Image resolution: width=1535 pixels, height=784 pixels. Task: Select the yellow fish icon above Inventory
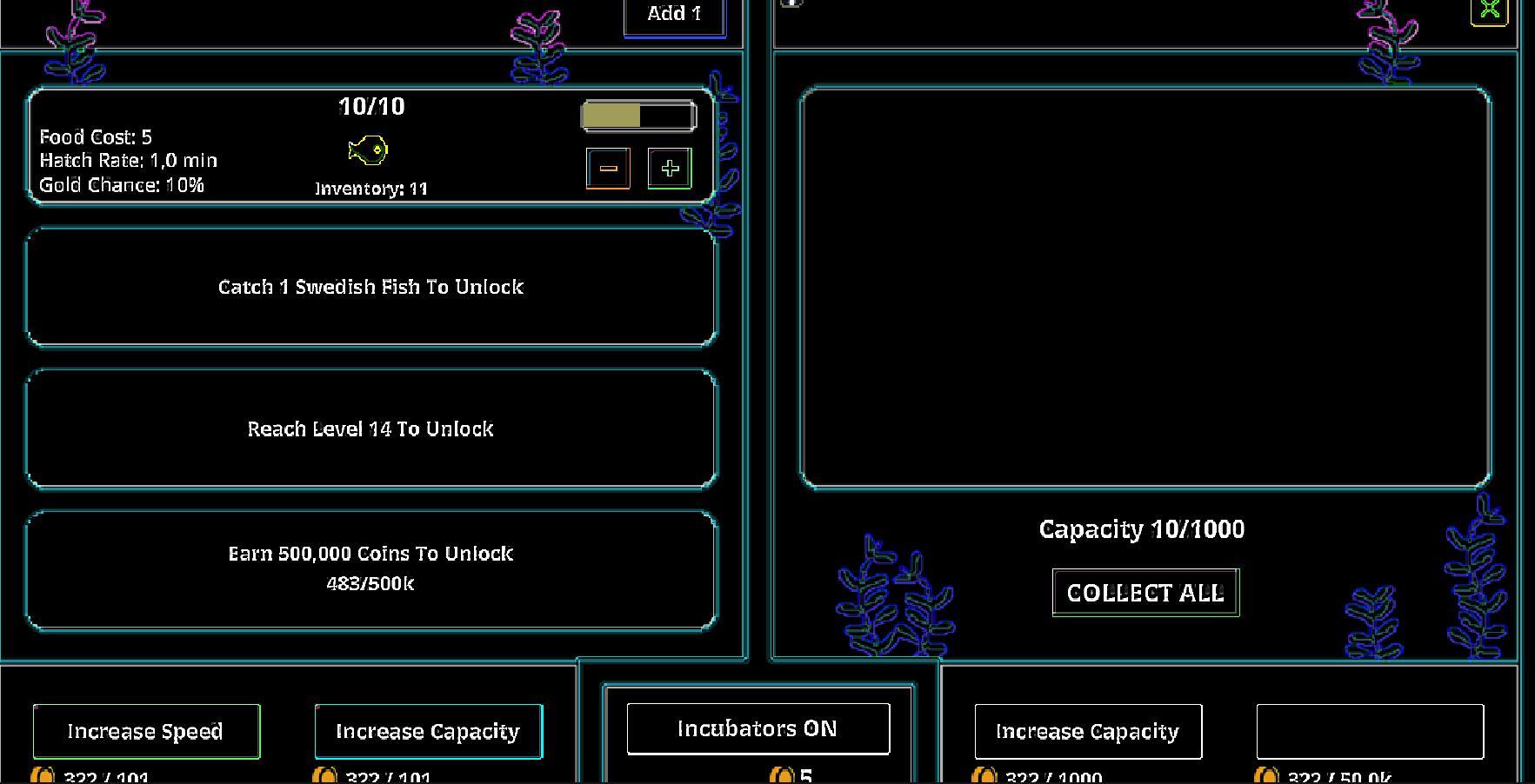pos(370,149)
